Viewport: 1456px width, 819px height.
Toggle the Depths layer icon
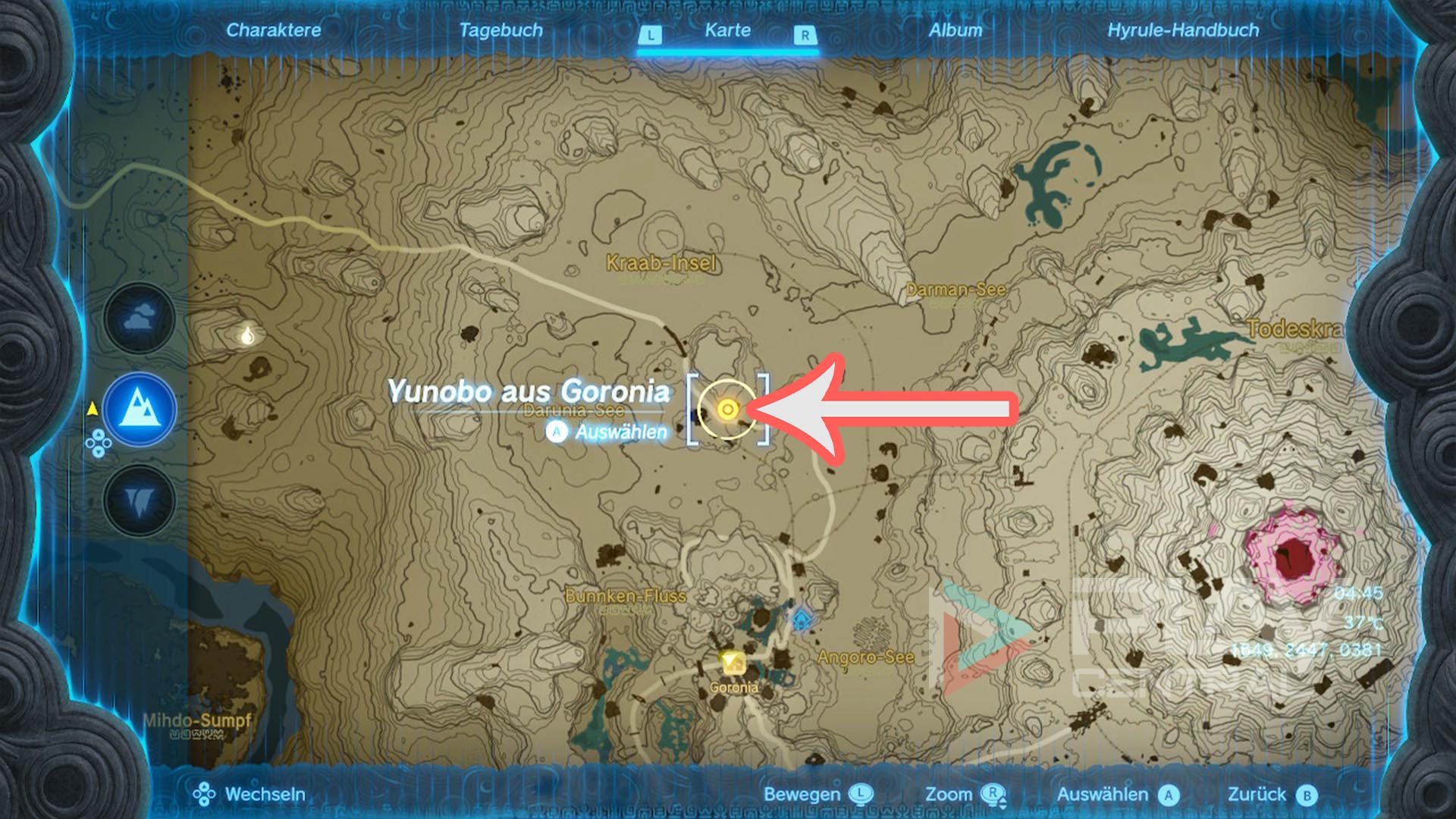click(138, 497)
